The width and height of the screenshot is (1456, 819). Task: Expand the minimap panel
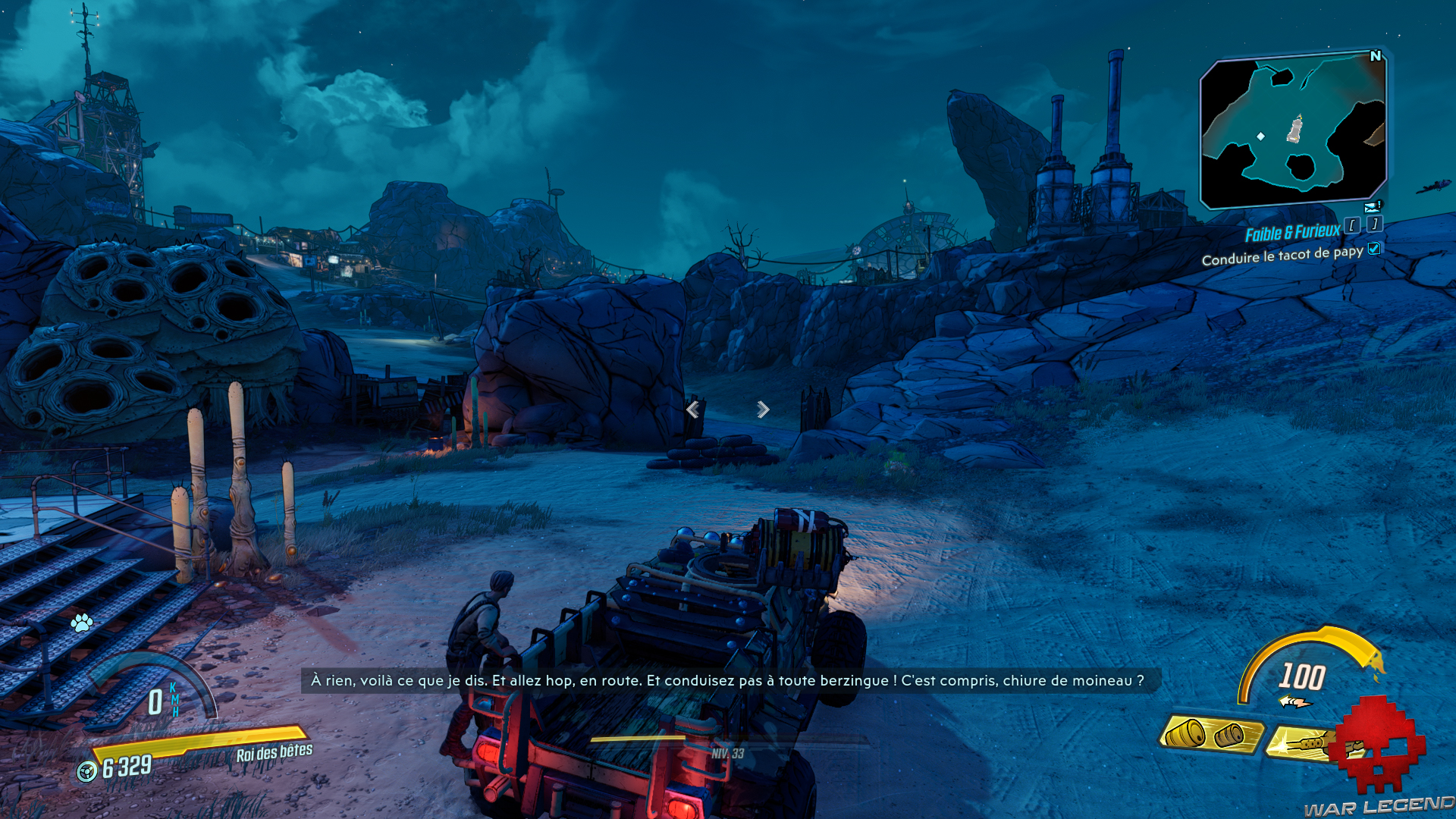click(x=1293, y=129)
